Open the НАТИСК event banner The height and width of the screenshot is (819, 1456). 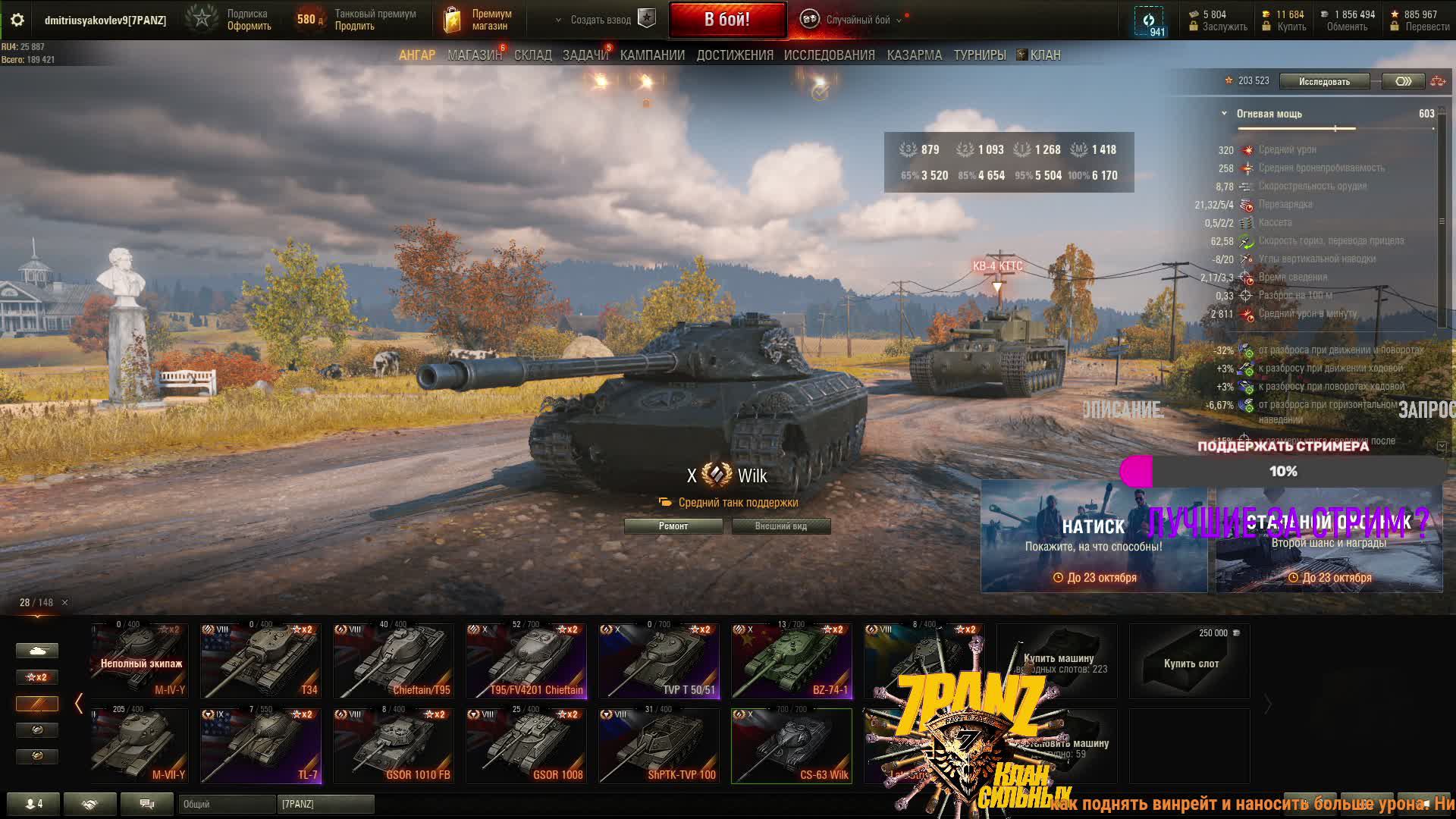[x=1093, y=536]
